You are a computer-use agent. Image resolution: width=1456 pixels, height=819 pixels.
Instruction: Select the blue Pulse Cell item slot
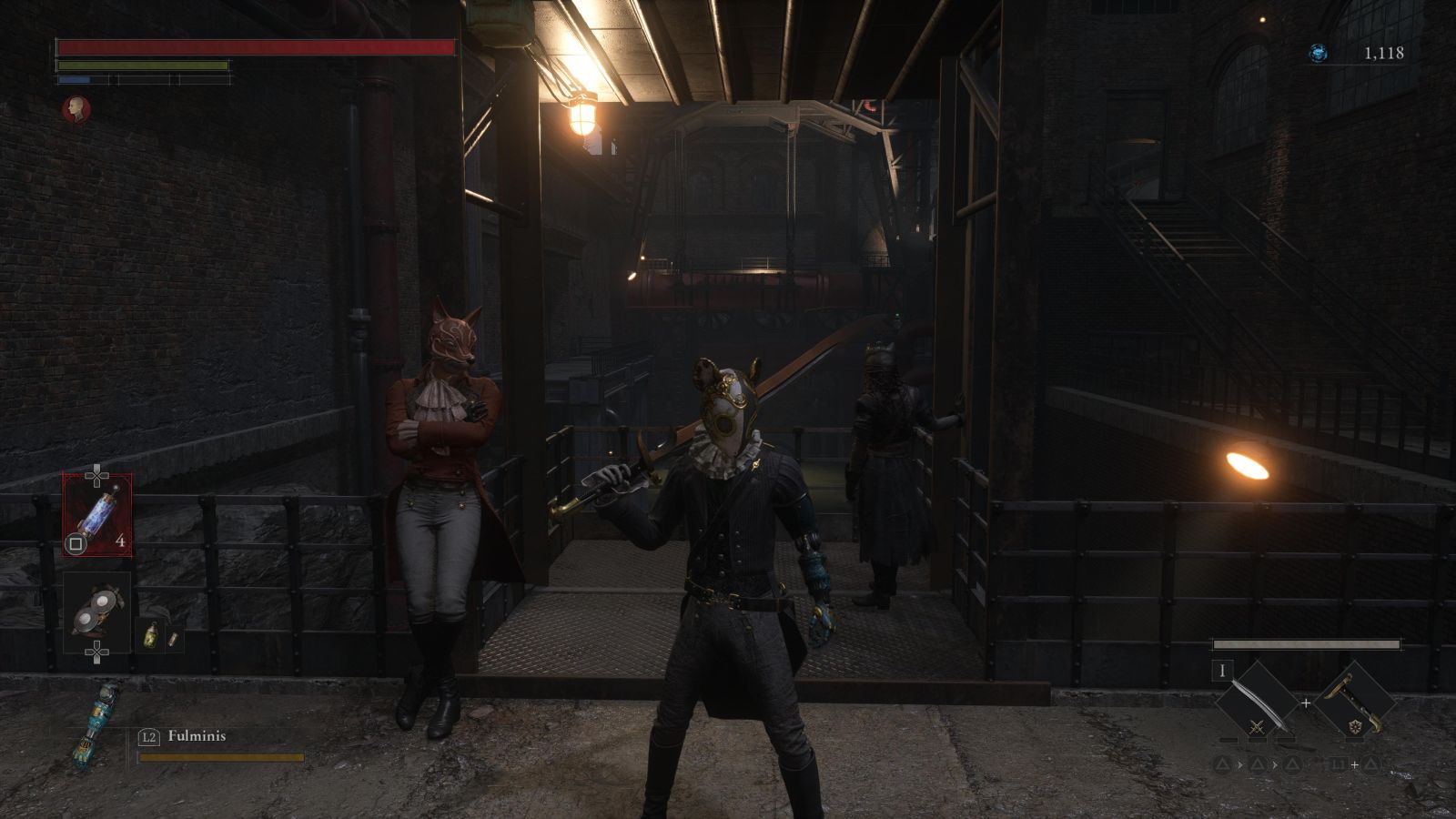[x=96, y=515]
